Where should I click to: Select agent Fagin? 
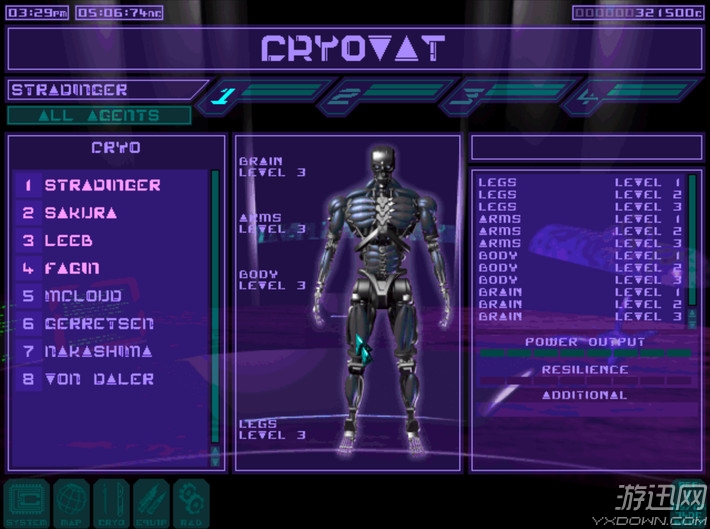(72, 268)
